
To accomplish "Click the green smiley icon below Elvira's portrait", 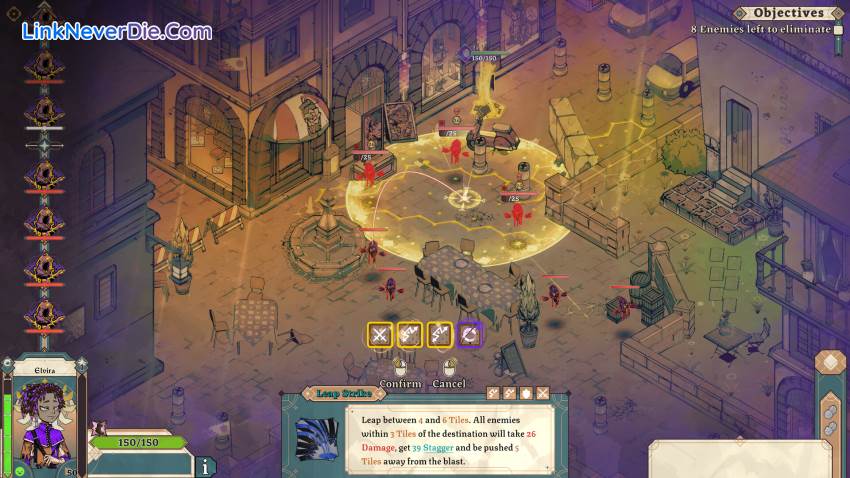I will [19, 470].
